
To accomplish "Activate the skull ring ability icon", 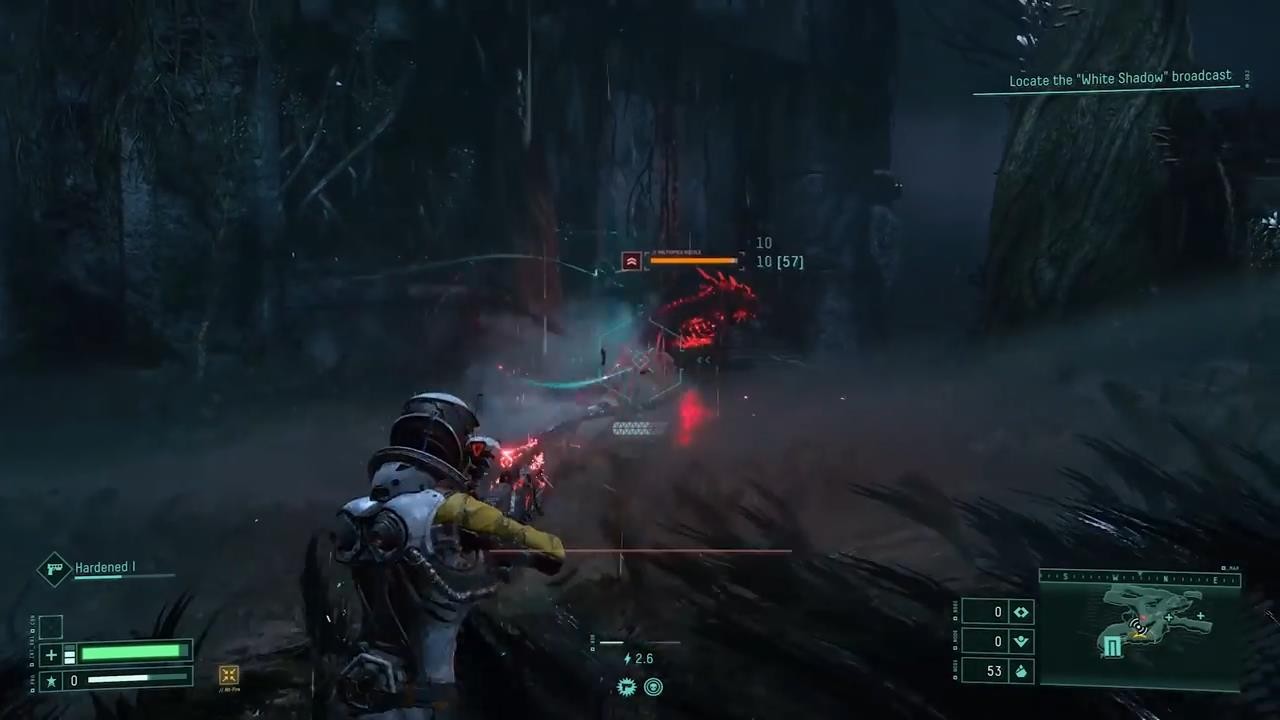I will click(653, 687).
